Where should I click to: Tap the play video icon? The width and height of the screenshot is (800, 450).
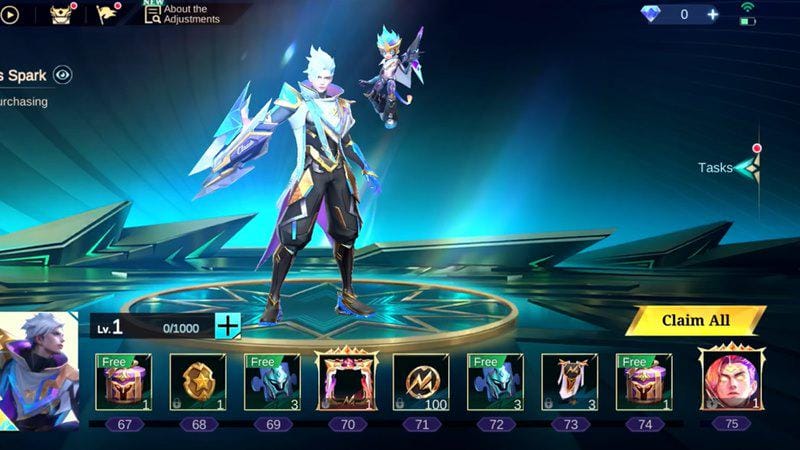tap(9, 14)
